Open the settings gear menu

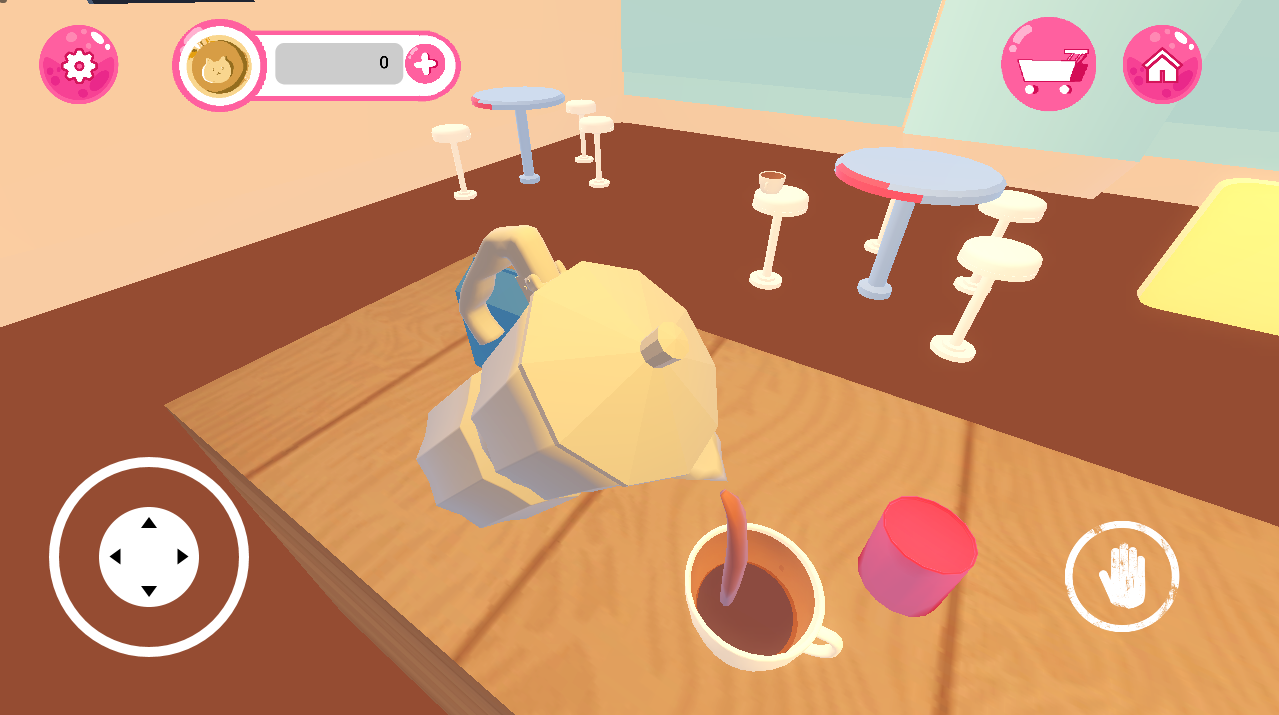point(78,65)
